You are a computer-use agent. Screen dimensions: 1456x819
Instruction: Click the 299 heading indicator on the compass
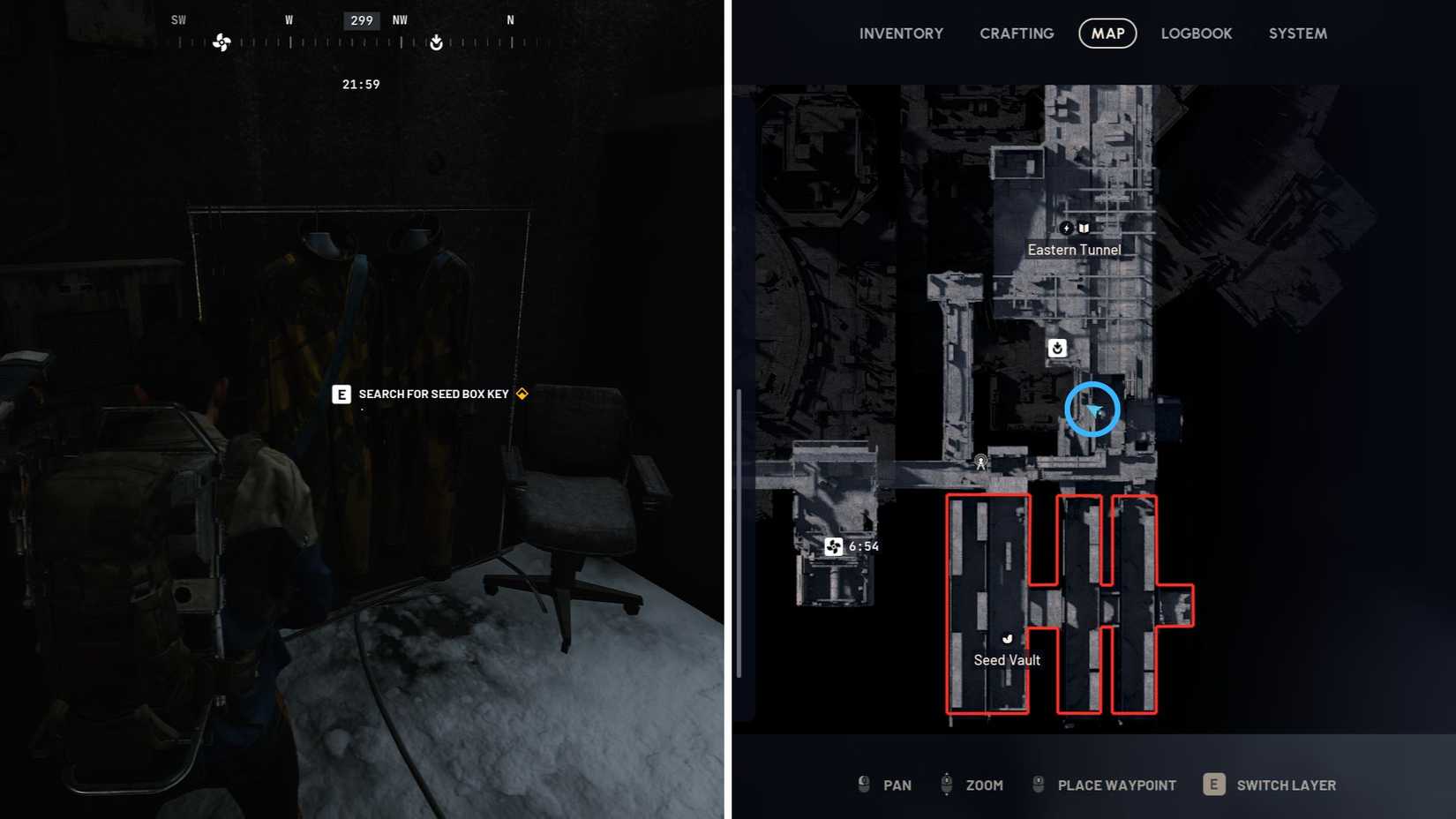tap(360, 19)
